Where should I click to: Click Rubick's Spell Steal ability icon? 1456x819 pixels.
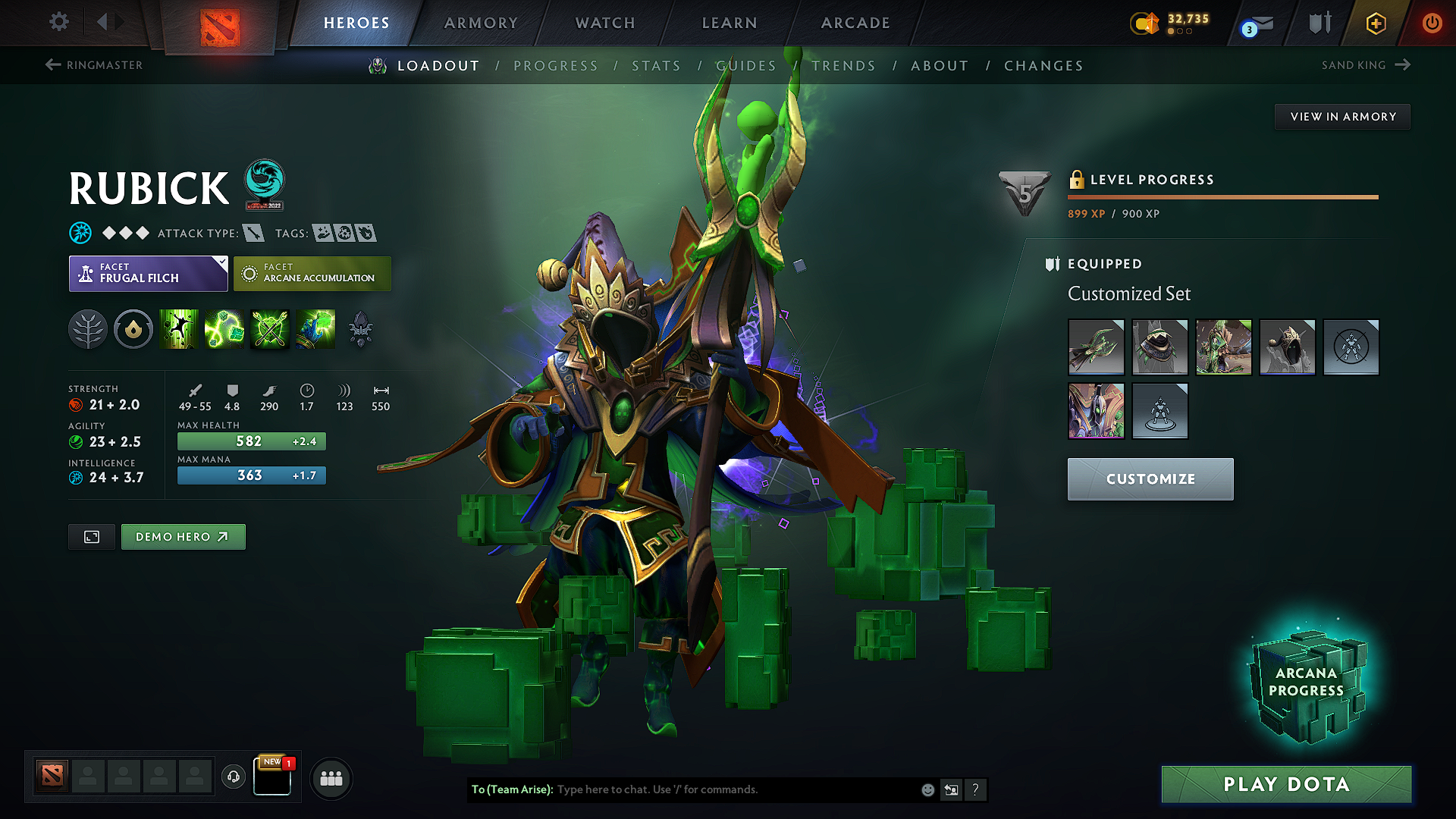316,329
